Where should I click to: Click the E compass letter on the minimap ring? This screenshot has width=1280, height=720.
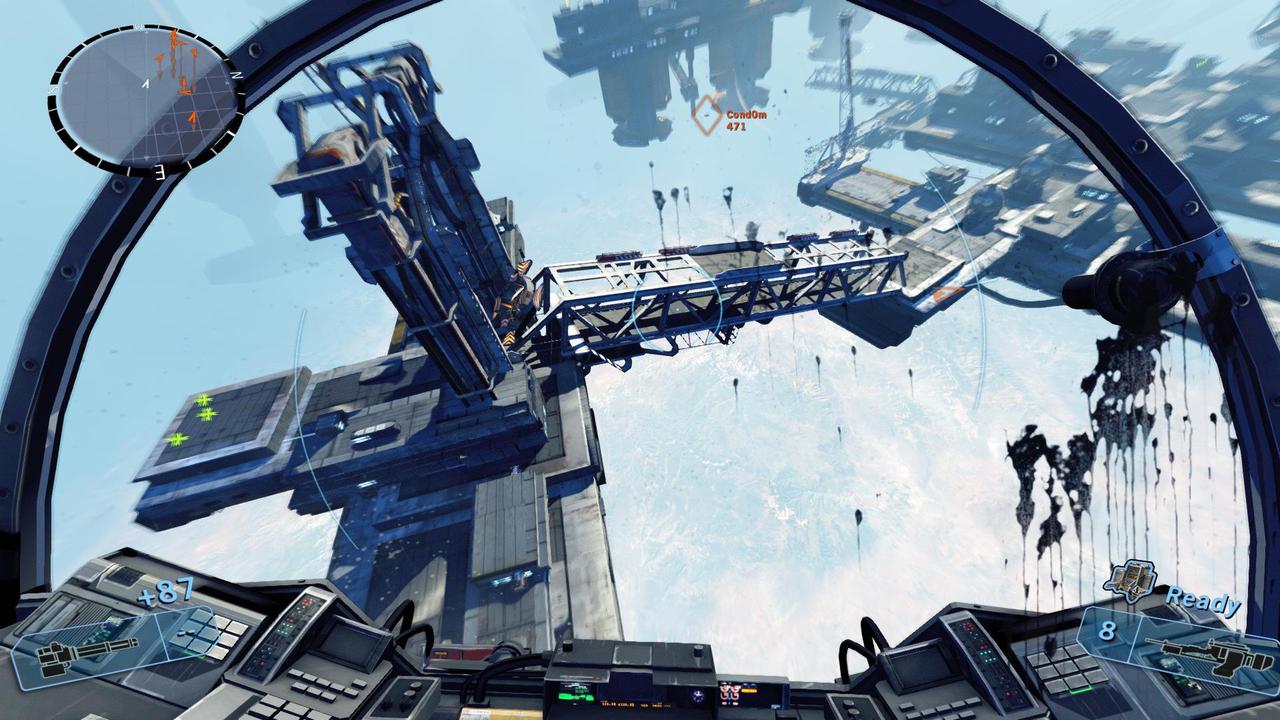click(160, 170)
